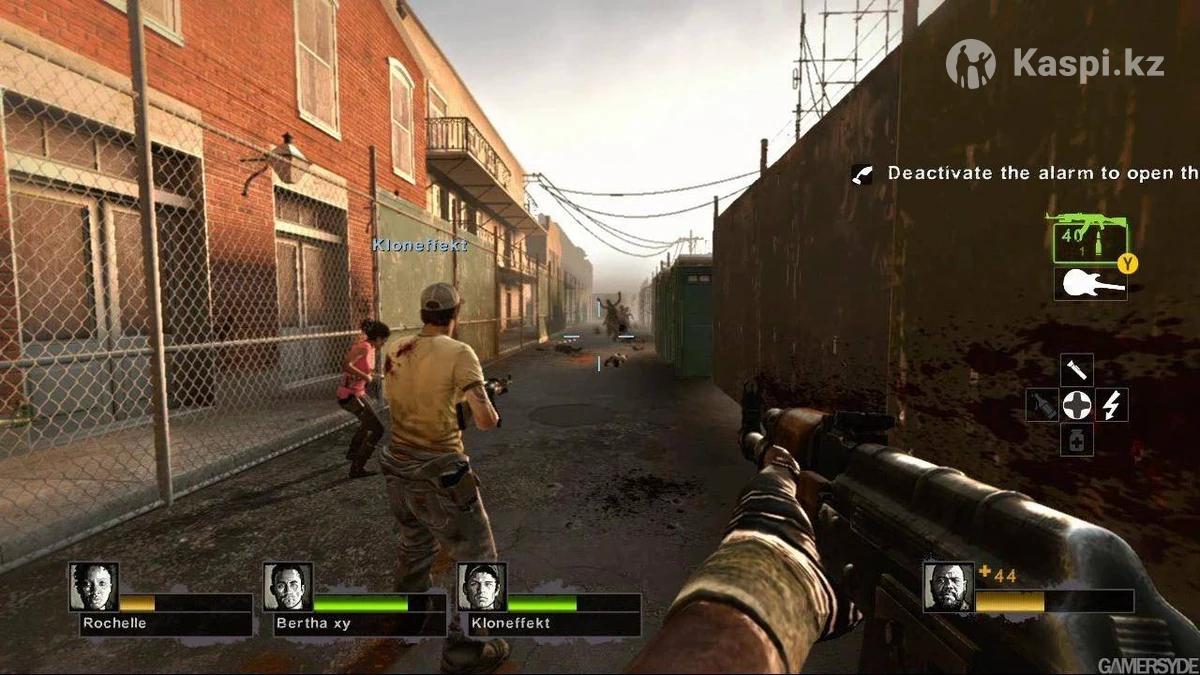The height and width of the screenshot is (675, 1200).
Task: Choose the lightning bolt adrenaline slot
Action: click(1111, 405)
